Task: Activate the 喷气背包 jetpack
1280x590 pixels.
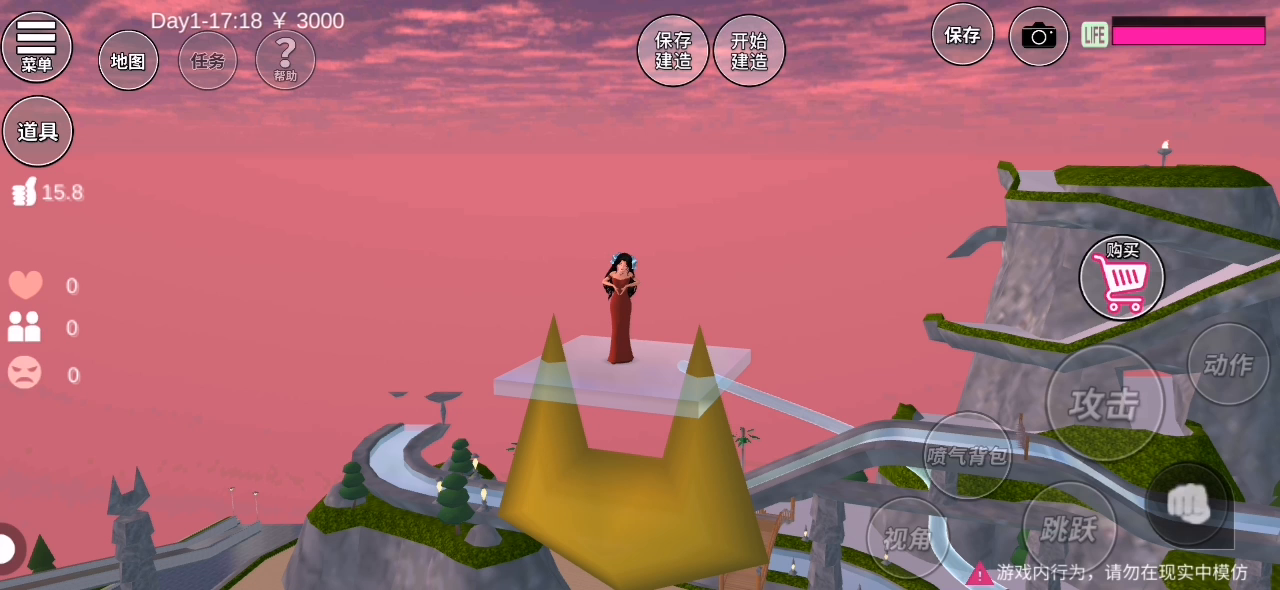Action: coord(967,455)
